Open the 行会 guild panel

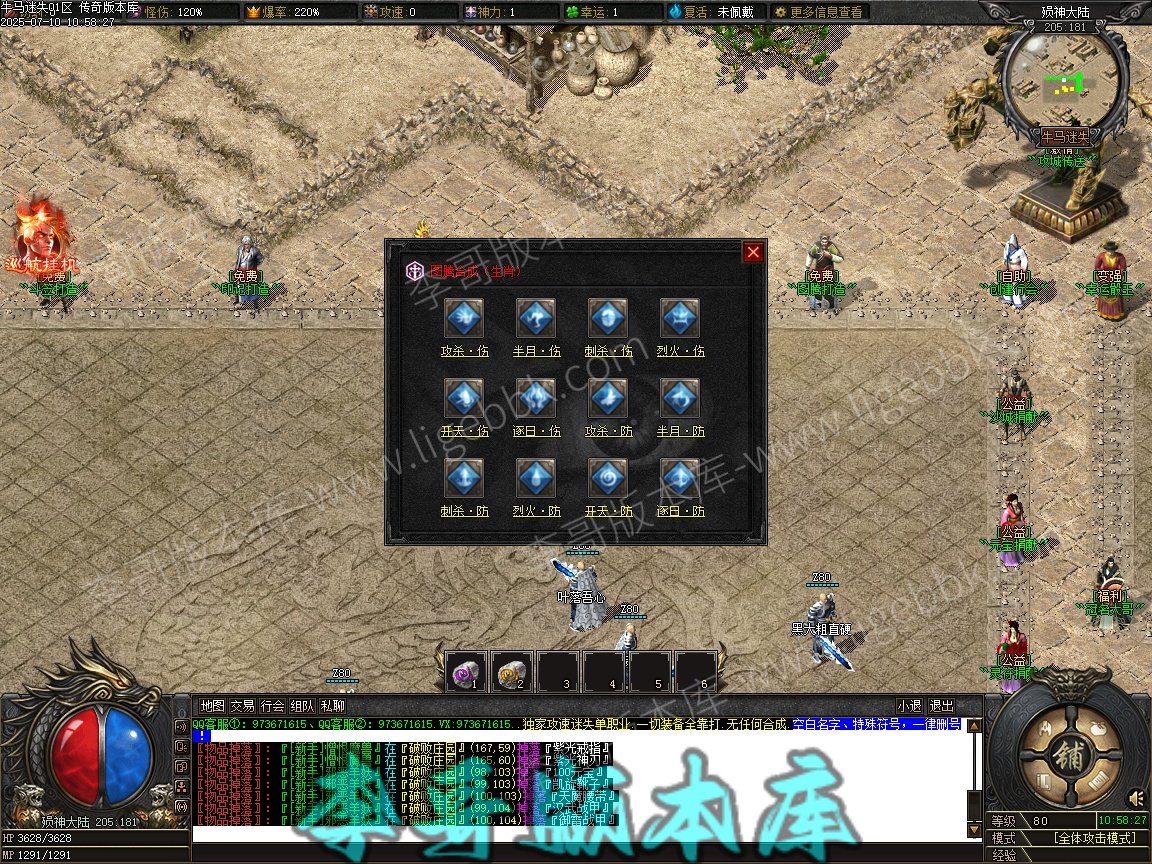click(x=273, y=706)
